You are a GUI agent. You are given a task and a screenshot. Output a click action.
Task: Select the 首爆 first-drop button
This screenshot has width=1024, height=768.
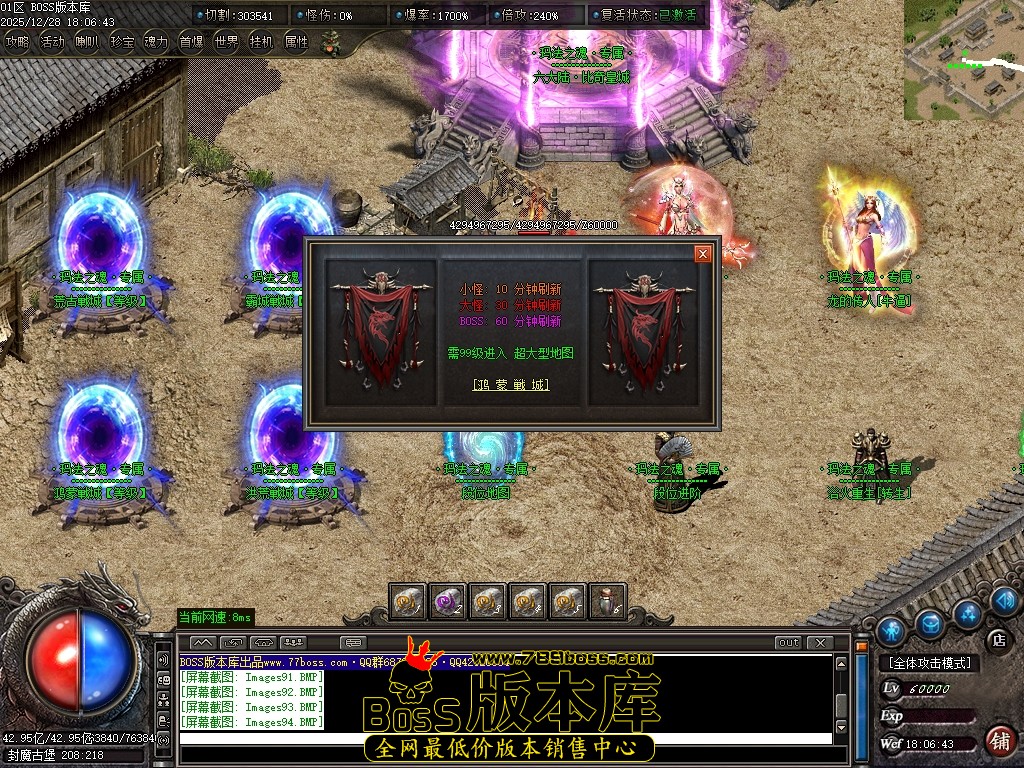point(191,42)
